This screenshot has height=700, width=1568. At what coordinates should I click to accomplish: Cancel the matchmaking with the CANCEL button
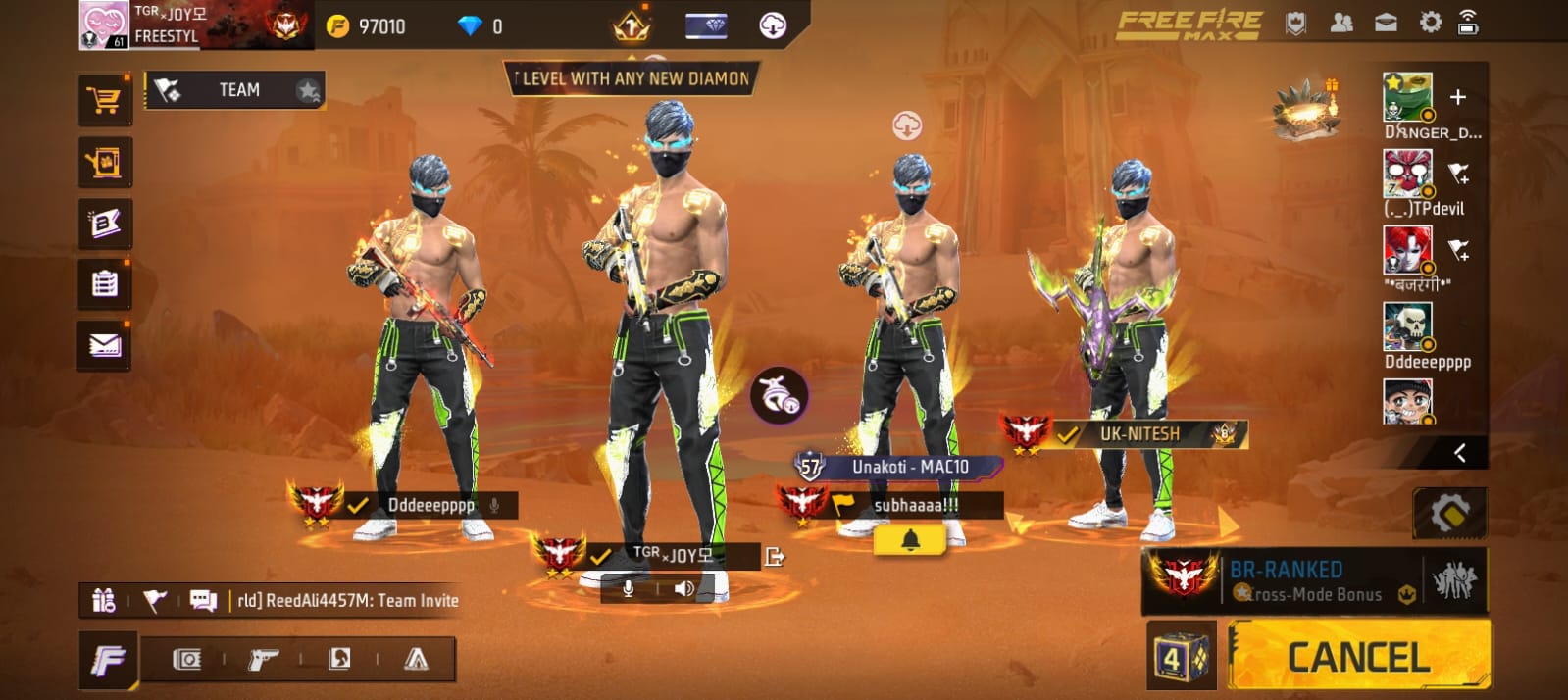coord(1358,656)
